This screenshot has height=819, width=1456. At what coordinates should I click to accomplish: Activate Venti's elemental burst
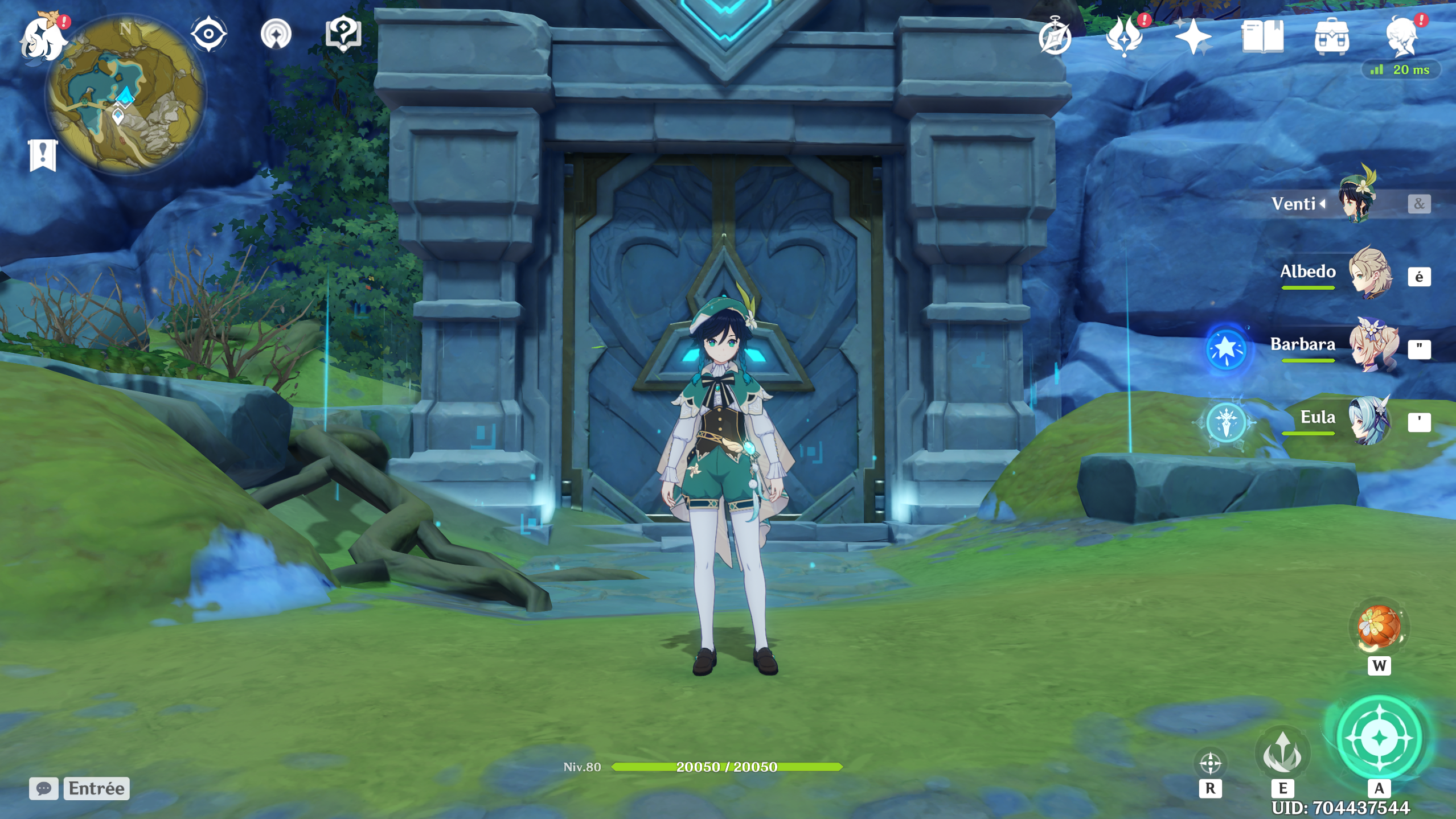pyautogui.click(x=1379, y=738)
